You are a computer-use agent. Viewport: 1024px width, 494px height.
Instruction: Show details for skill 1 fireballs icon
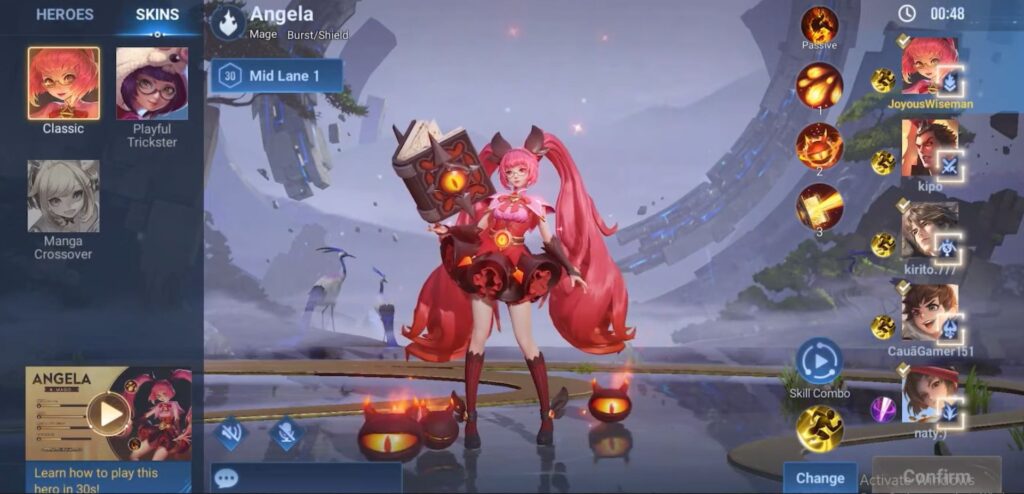click(x=819, y=86)
